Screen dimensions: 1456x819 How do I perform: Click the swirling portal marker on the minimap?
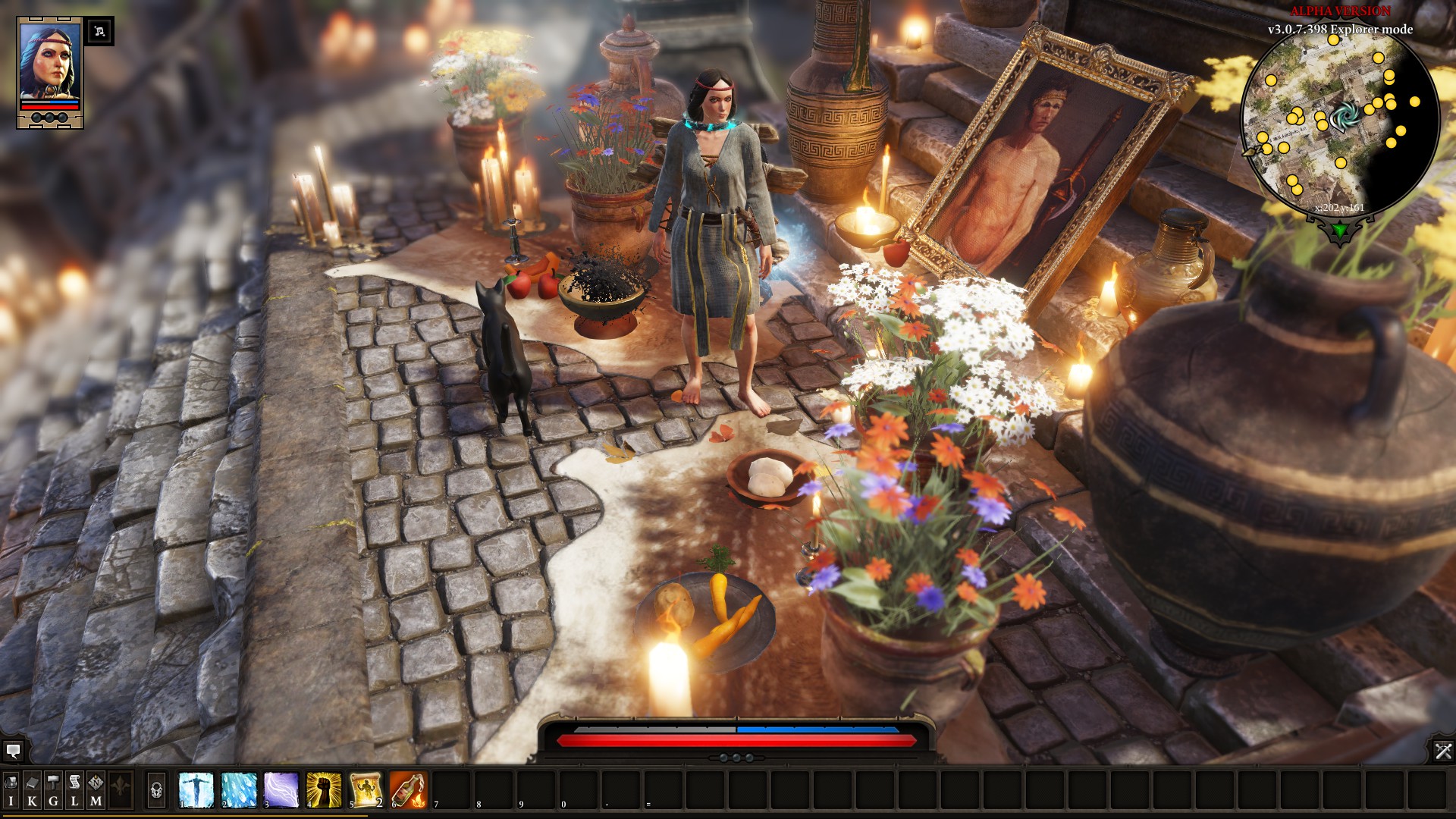[x=1345, y=117]
